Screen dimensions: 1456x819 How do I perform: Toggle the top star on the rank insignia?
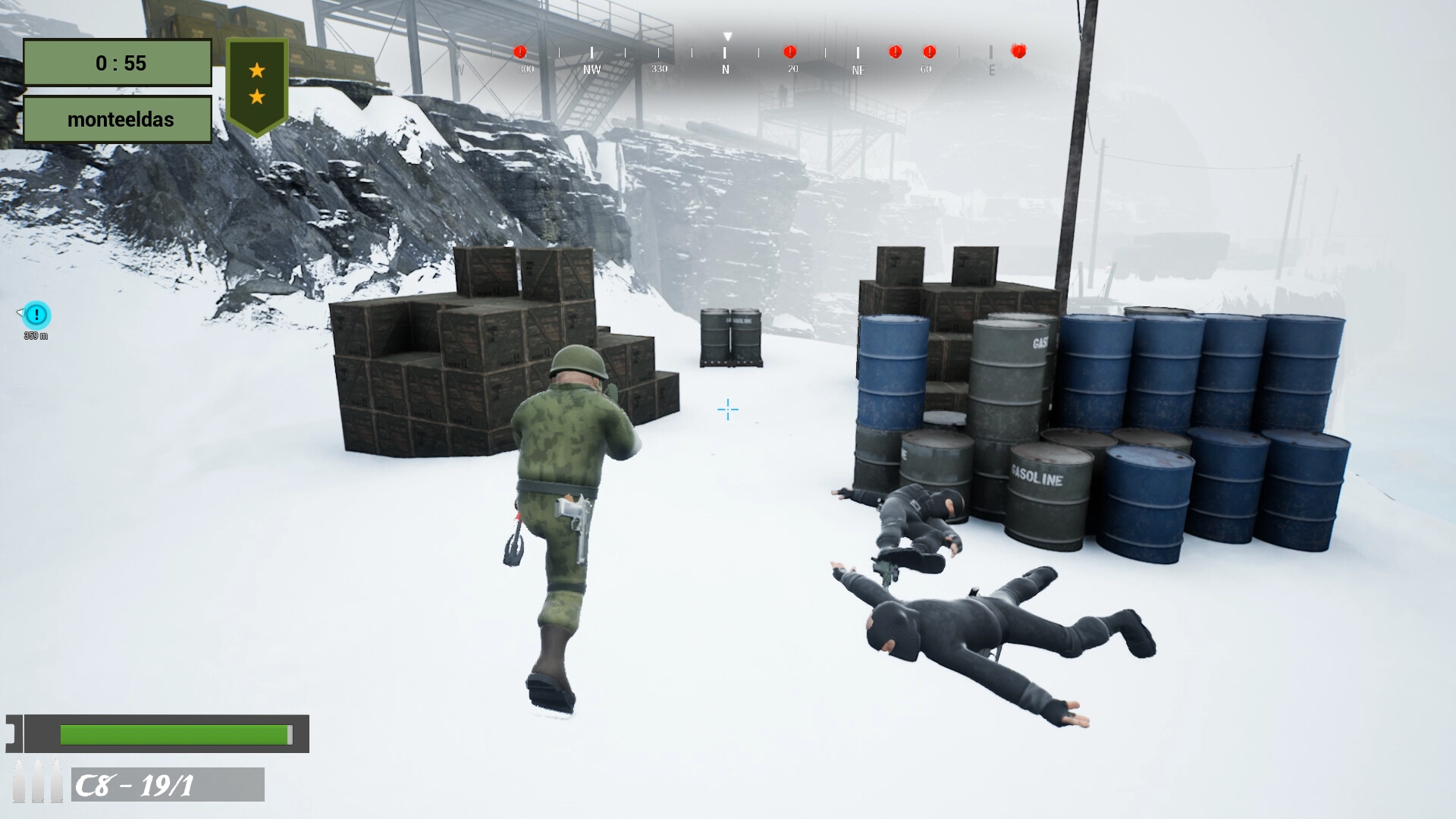click(258, 68)
